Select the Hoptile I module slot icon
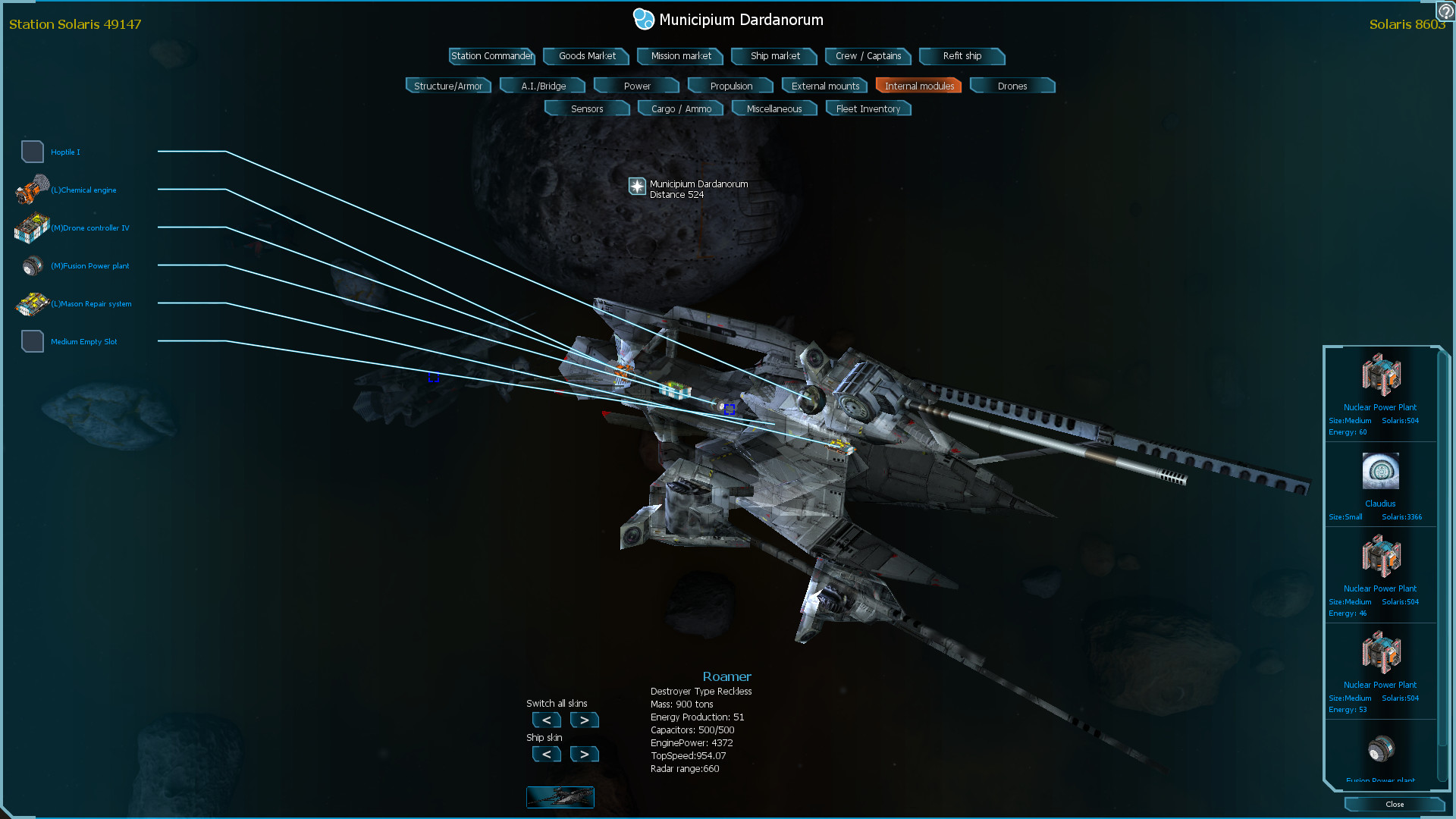Screen dimensions: 1456x819 click(33, 151)
